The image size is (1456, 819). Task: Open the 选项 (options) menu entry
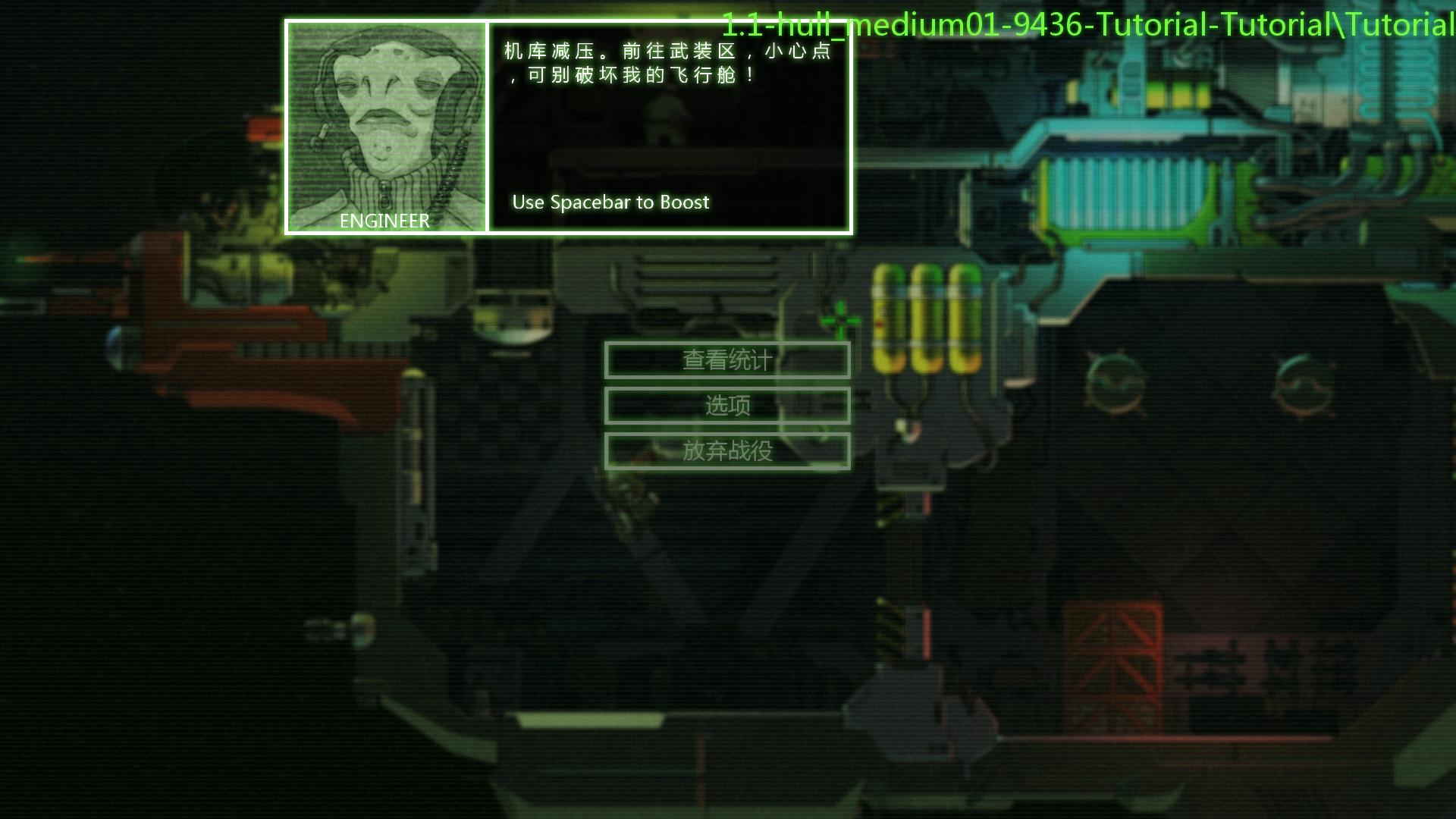tap(727, 406)
